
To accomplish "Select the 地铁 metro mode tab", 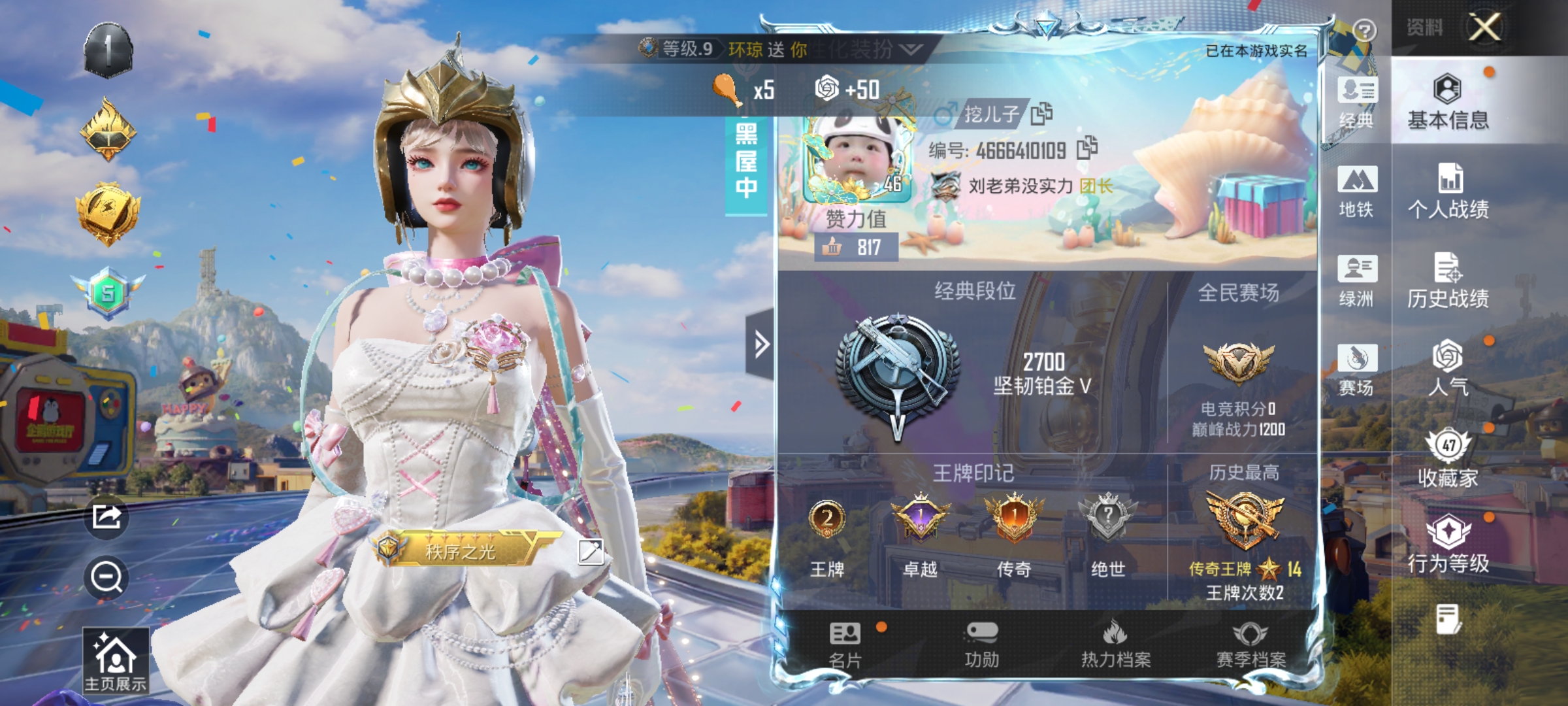I will pyautogui.click(x=1356, y=191).
